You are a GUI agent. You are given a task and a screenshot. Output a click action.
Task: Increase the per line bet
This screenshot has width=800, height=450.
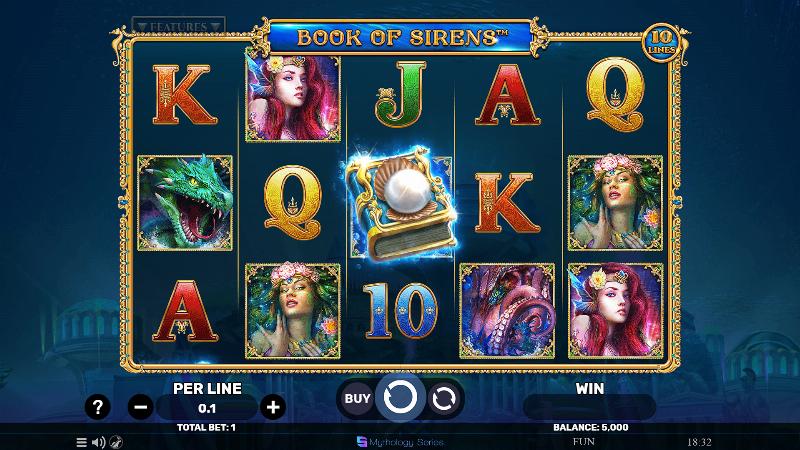click(x=272, y=407)
